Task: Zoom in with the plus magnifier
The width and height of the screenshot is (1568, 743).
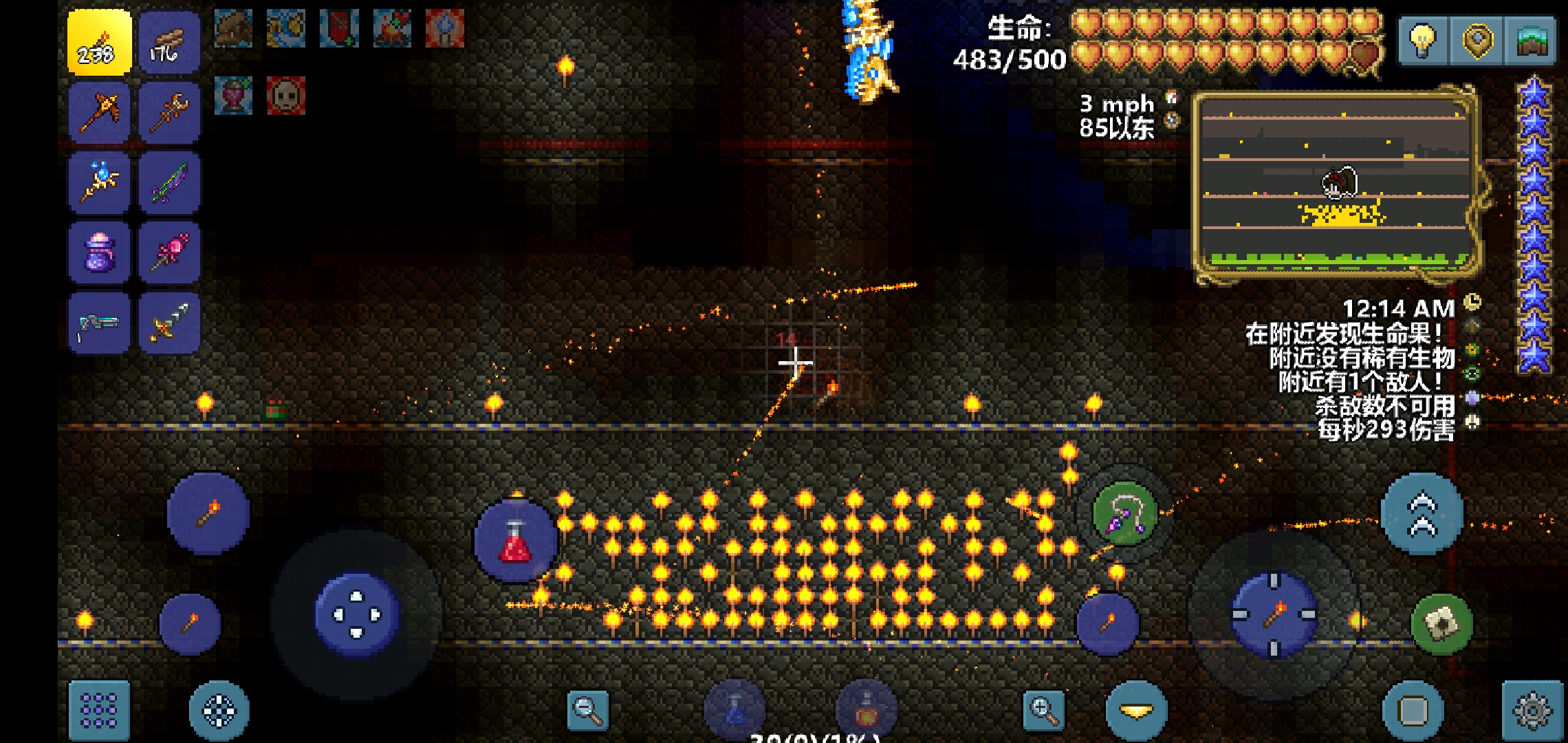Action: click(x=1044, y=711)
